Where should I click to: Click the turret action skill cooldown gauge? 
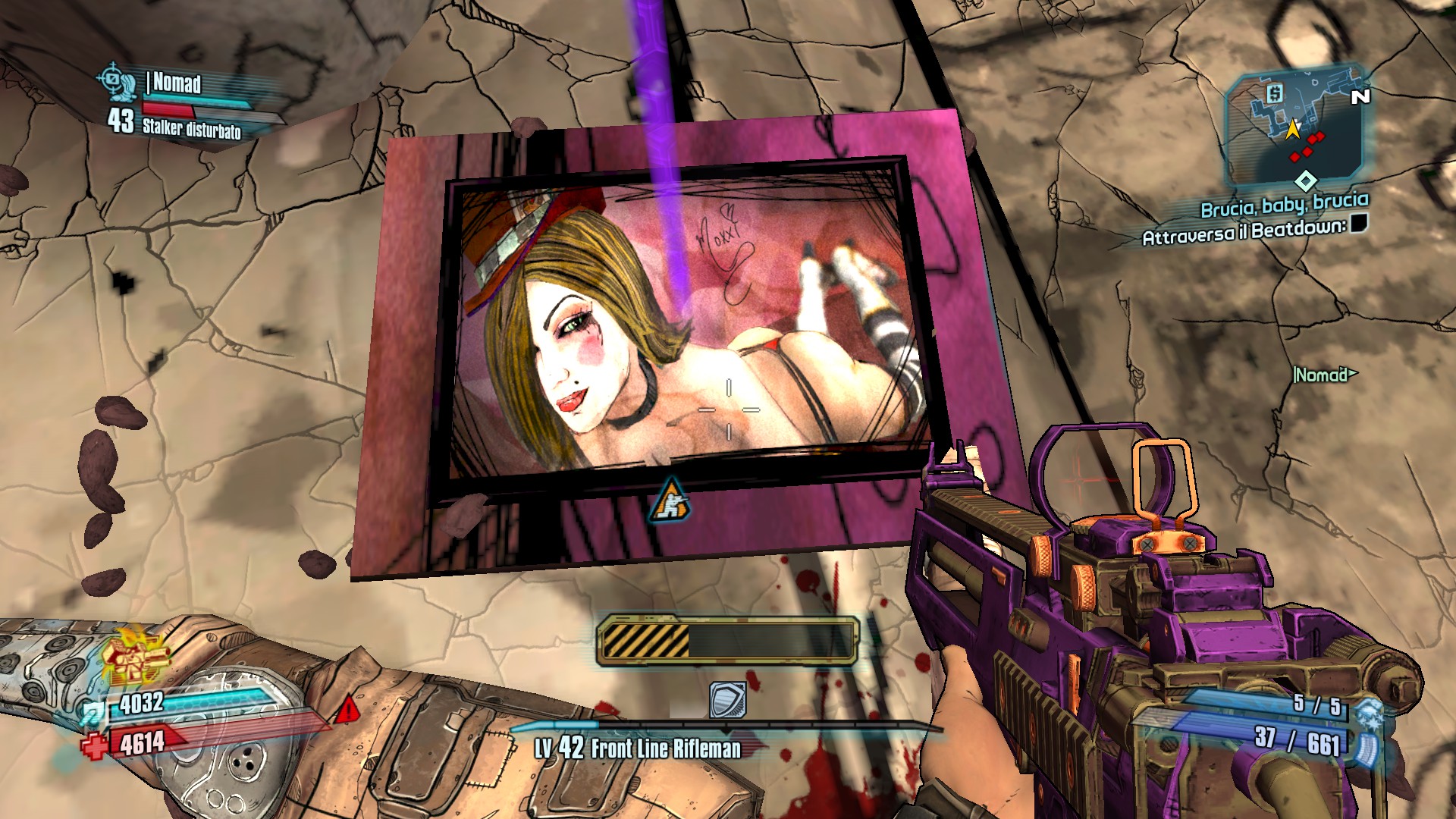(727, 641)
